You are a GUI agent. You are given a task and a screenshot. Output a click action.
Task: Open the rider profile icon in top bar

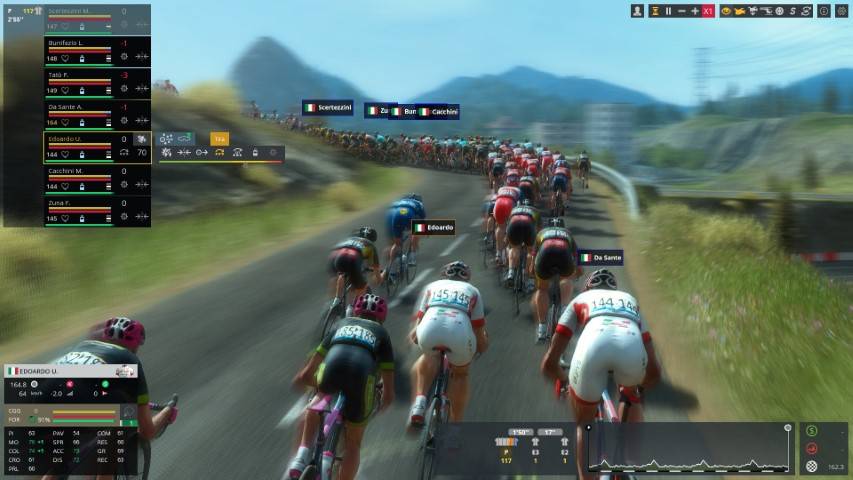point(638,11)
